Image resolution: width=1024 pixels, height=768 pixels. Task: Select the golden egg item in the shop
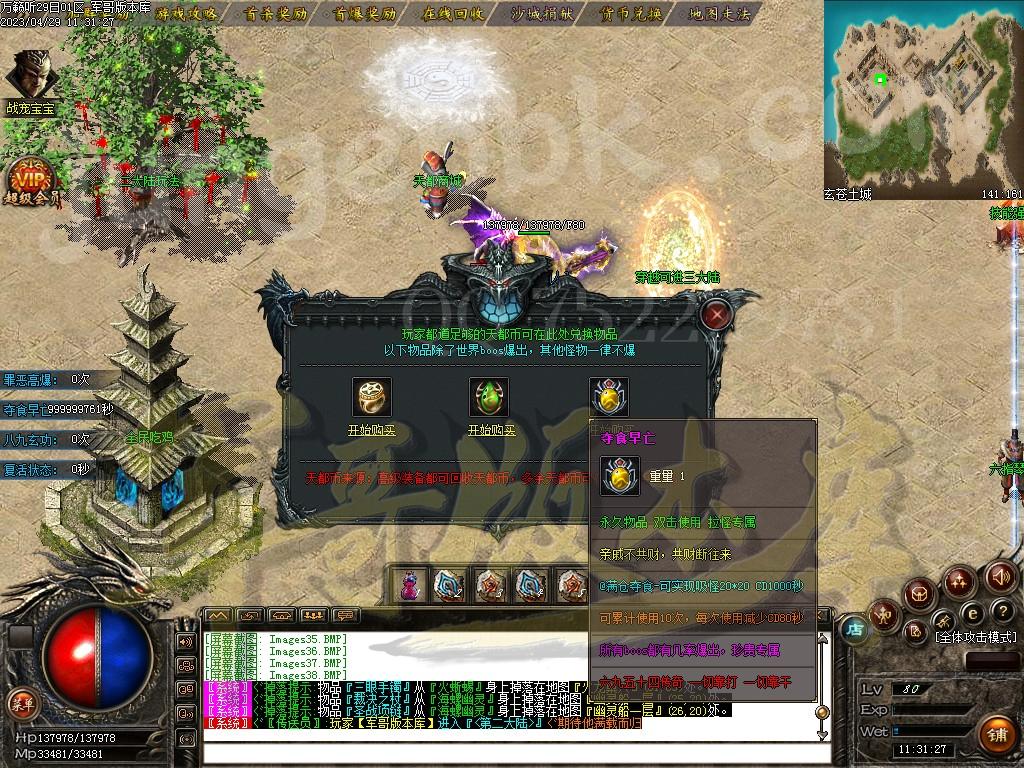pyautogui.click(x=608, y=396)
